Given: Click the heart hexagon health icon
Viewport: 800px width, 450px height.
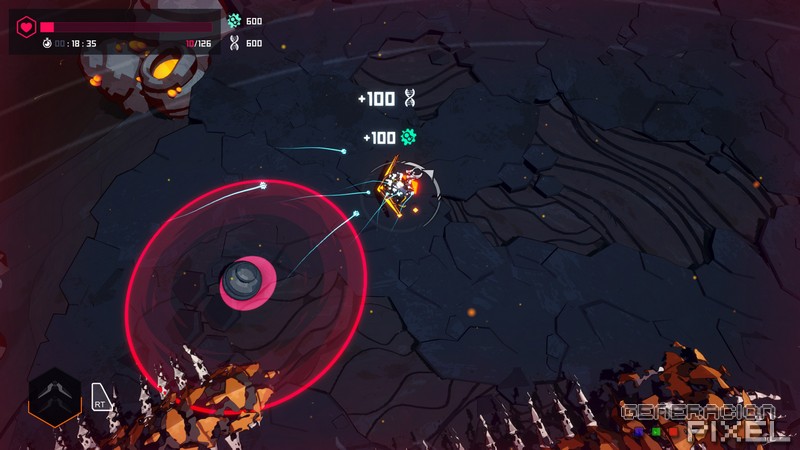Looking at the screenshot, I should coord(27,26).
